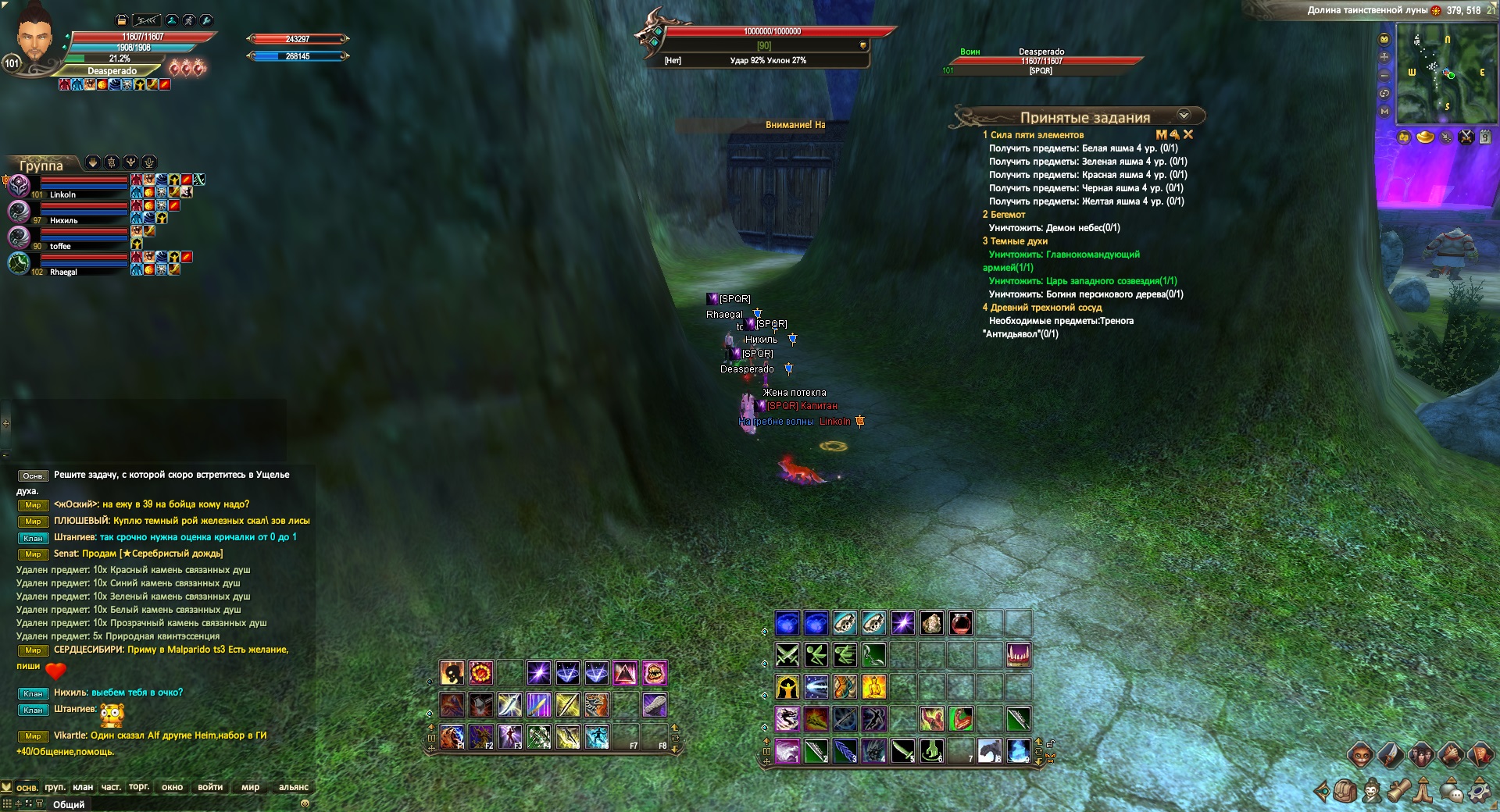
Task: Use the red potion flask slot
Action: click(x=961, y=623)
